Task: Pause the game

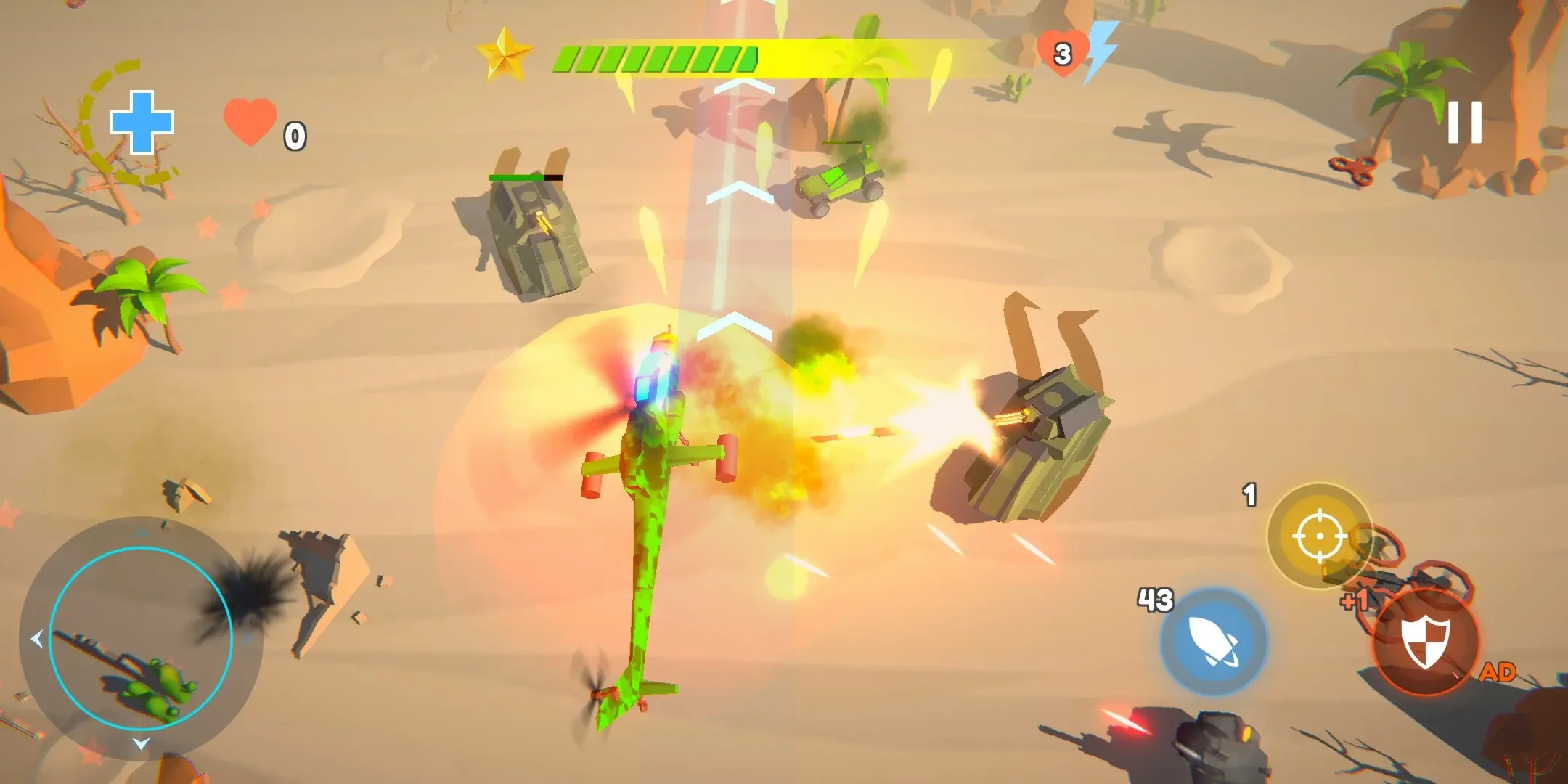Action: (x=1464, y=122)
